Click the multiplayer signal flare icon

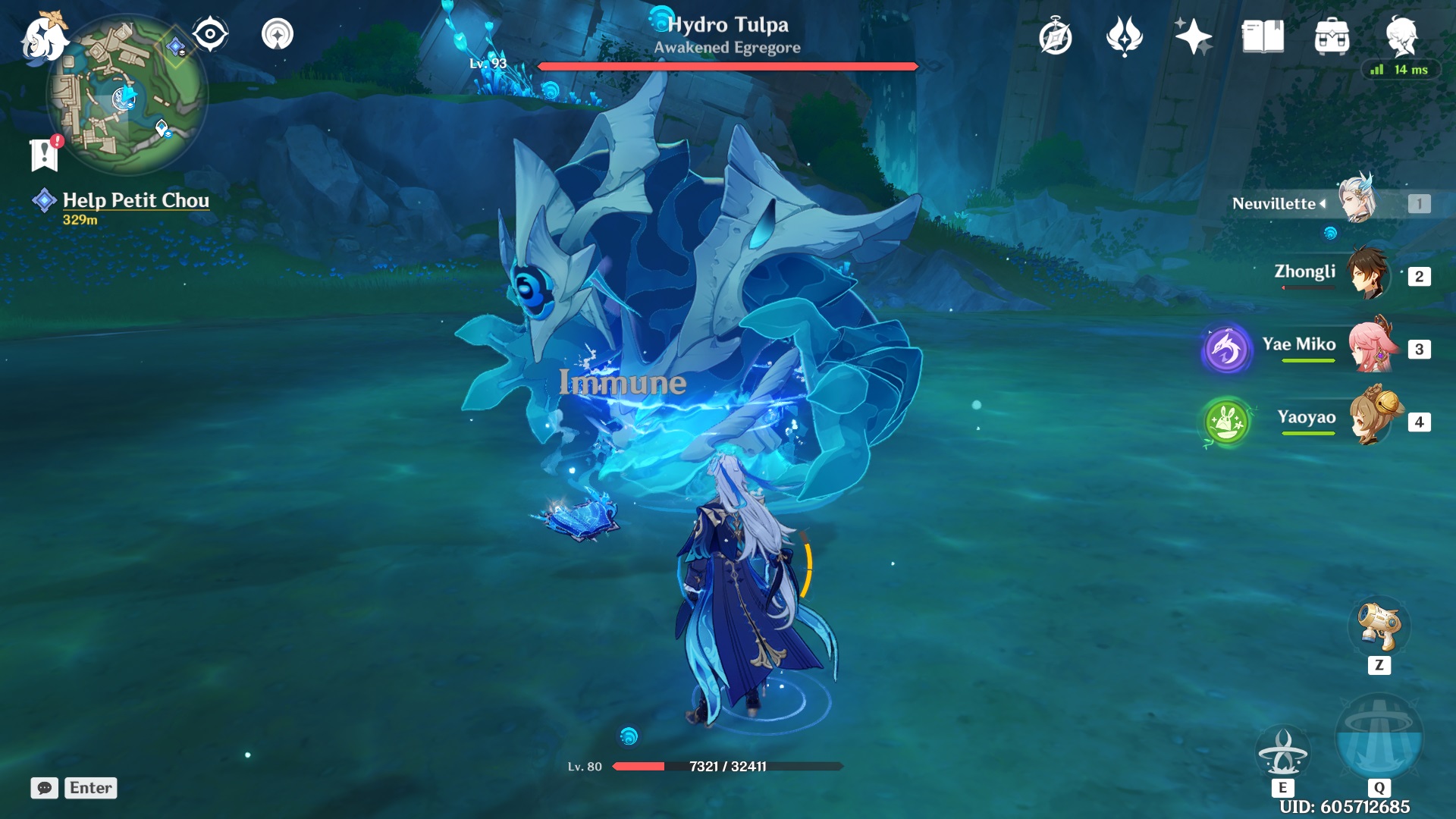point(278,33)
